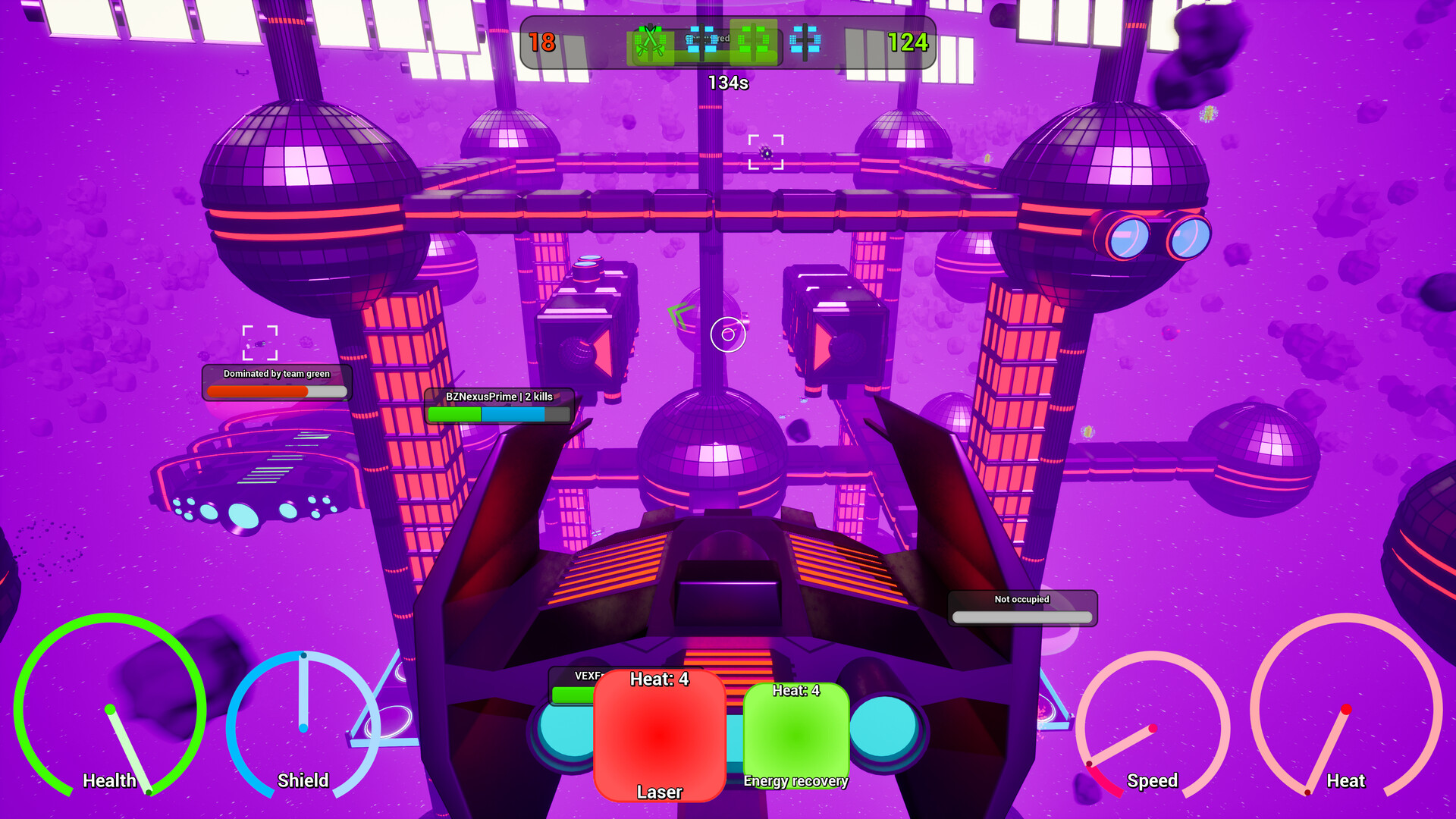1456x819 pixels.
Task: Select the crossed swords capture point icon
Action: click(648, 43)
